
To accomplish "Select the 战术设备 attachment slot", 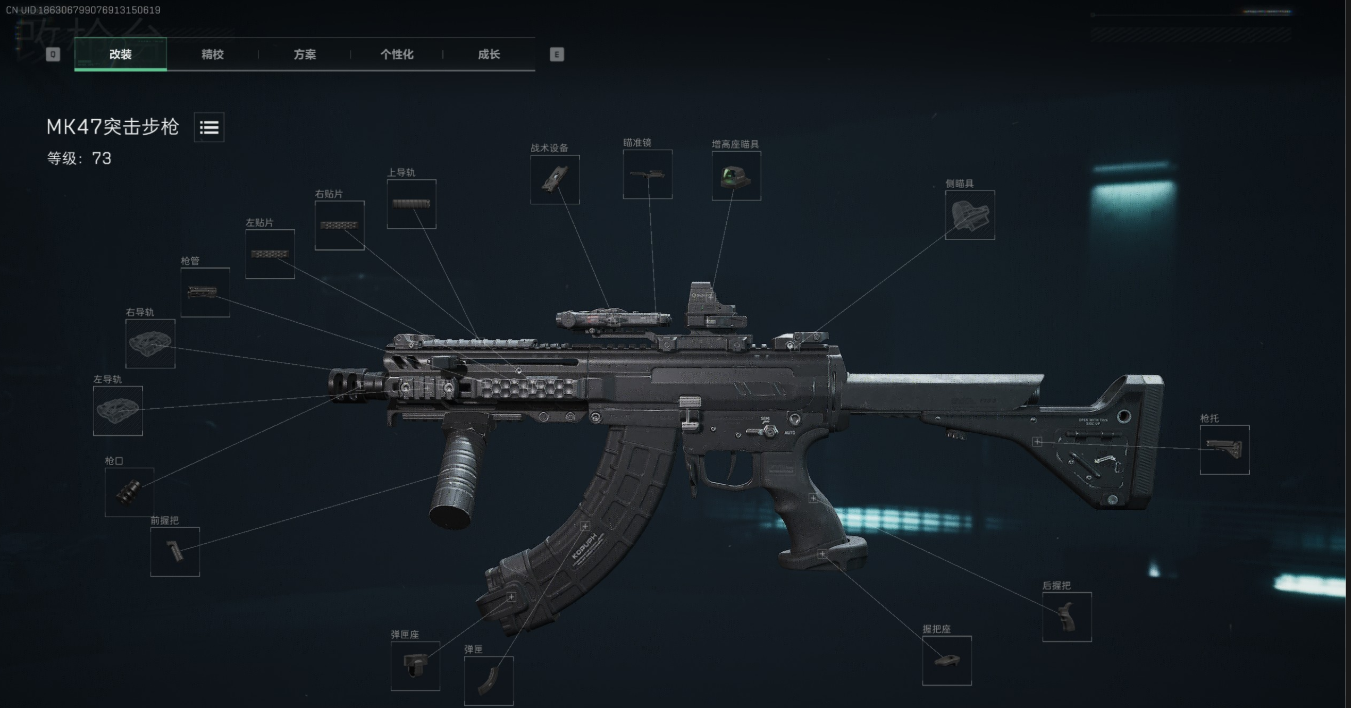I will (554, 180).
